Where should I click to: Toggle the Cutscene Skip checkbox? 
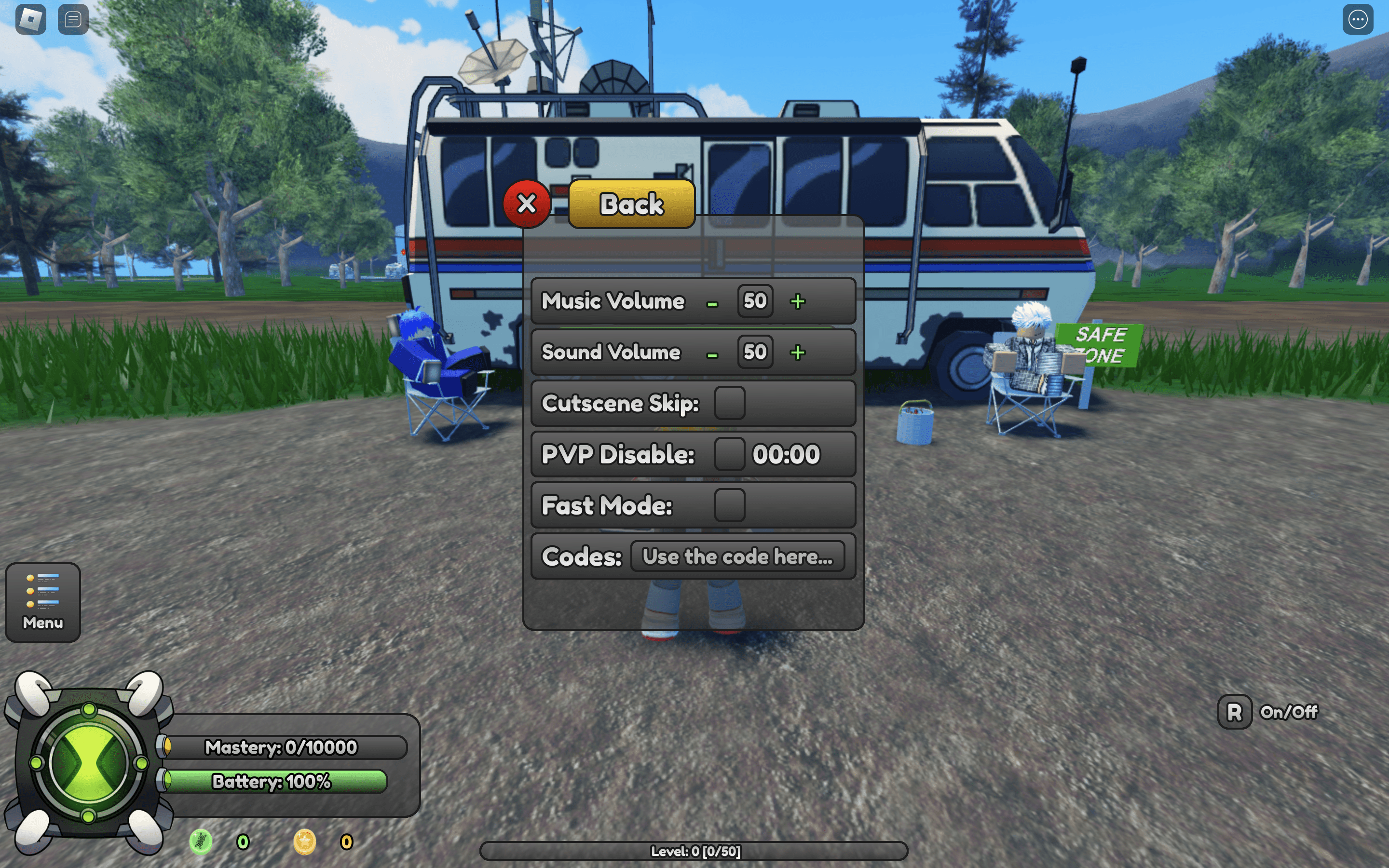(x=730, y=403)
